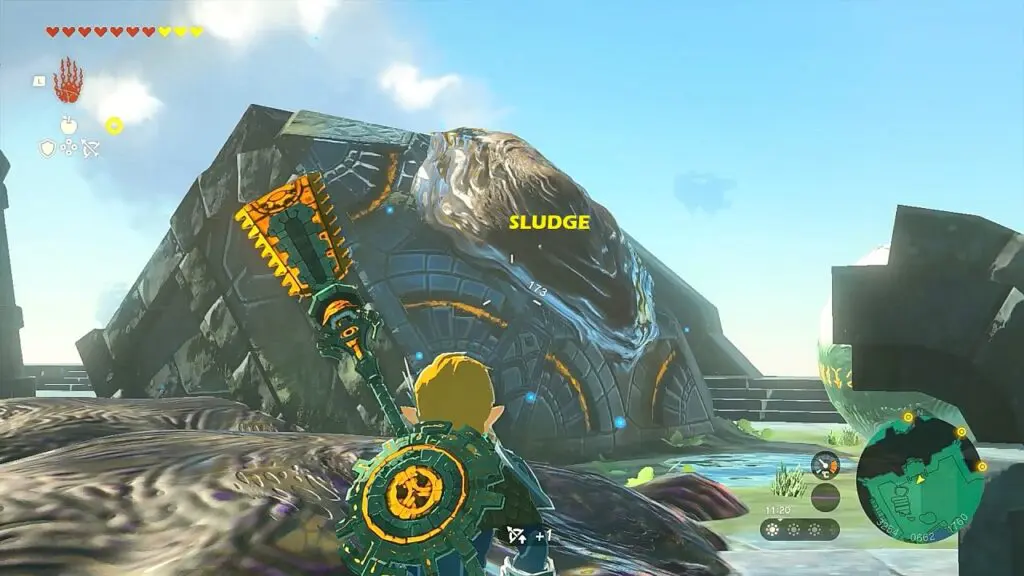This screenshot has height=576, width=1024.
Task: Select the yellow player arrow on minimap
Action: [921, 479]
